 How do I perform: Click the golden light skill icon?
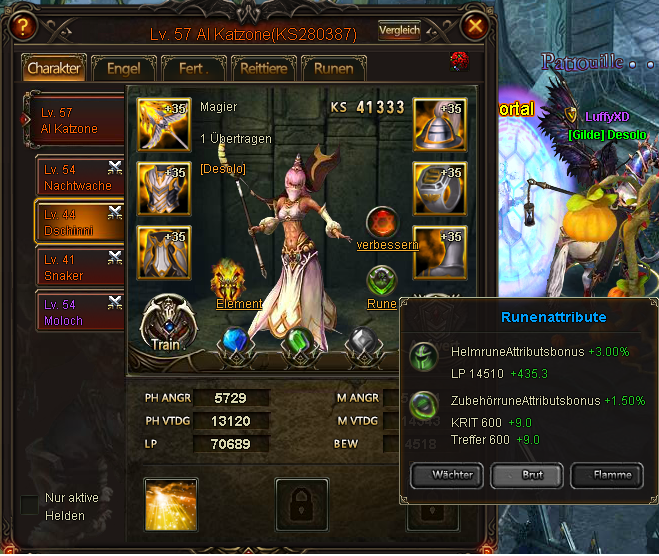point(170,504)
